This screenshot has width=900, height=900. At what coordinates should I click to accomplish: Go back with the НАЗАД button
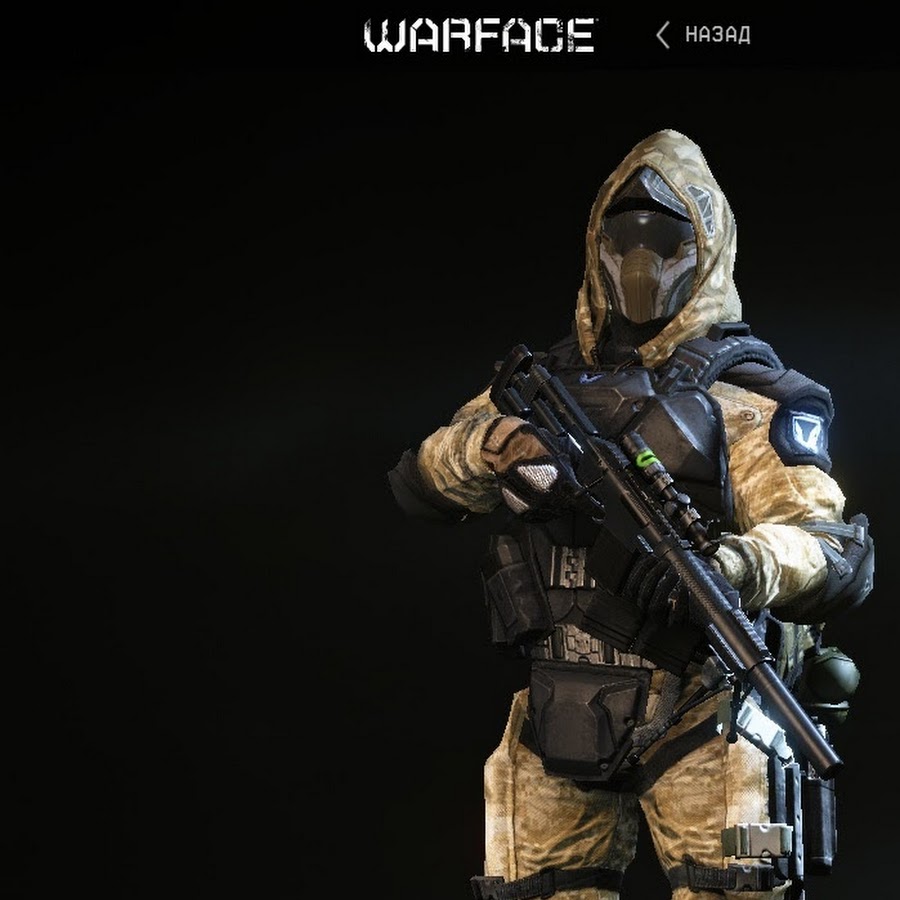[704, 36]
